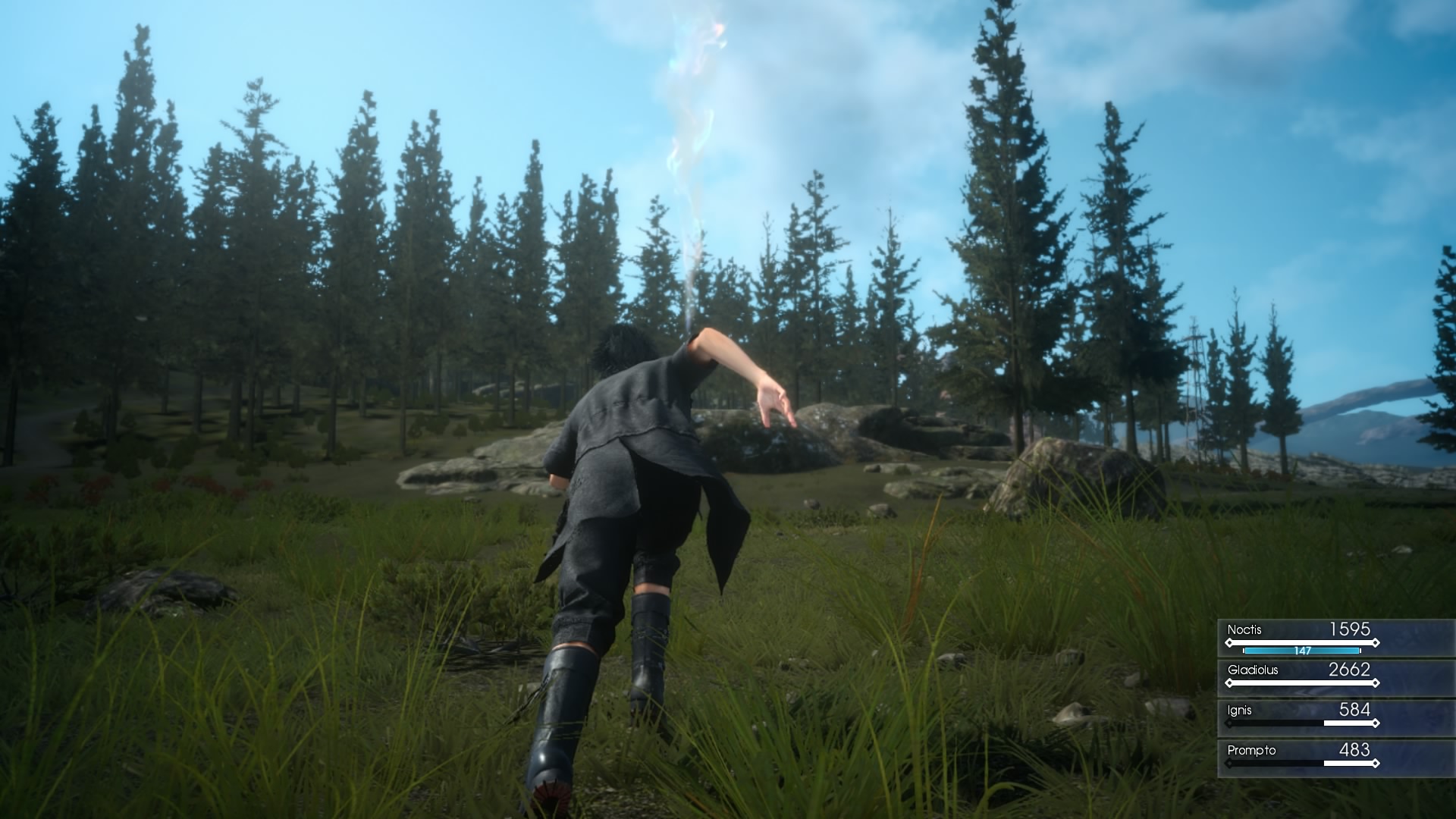Viewport: 1456px width, 819px height.
Task: Choose Gladiolus's party status row
Action: click(x=1301, y=677)
